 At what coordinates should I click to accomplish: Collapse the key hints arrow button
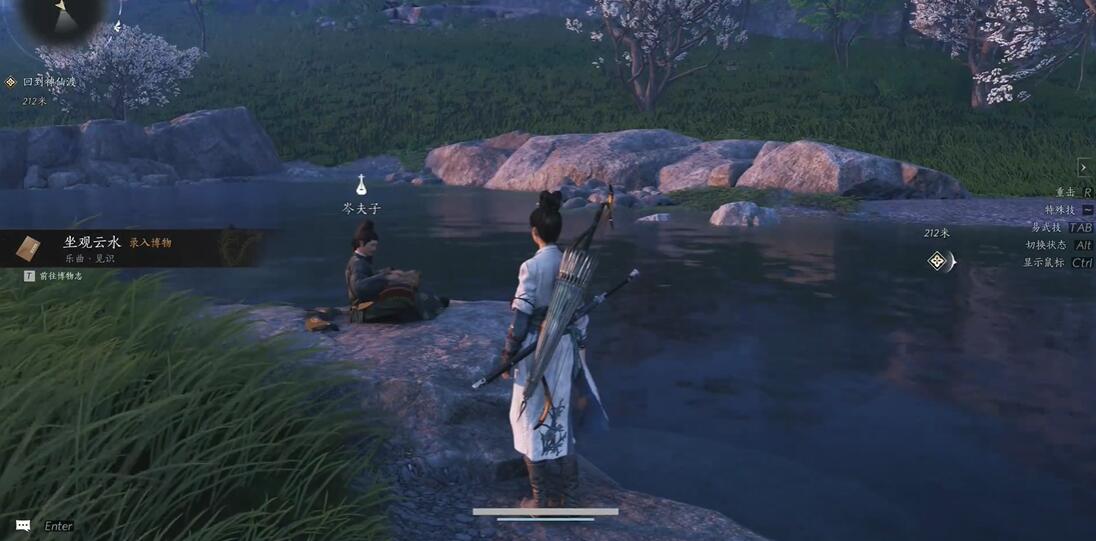click(x=1085, y=167)
